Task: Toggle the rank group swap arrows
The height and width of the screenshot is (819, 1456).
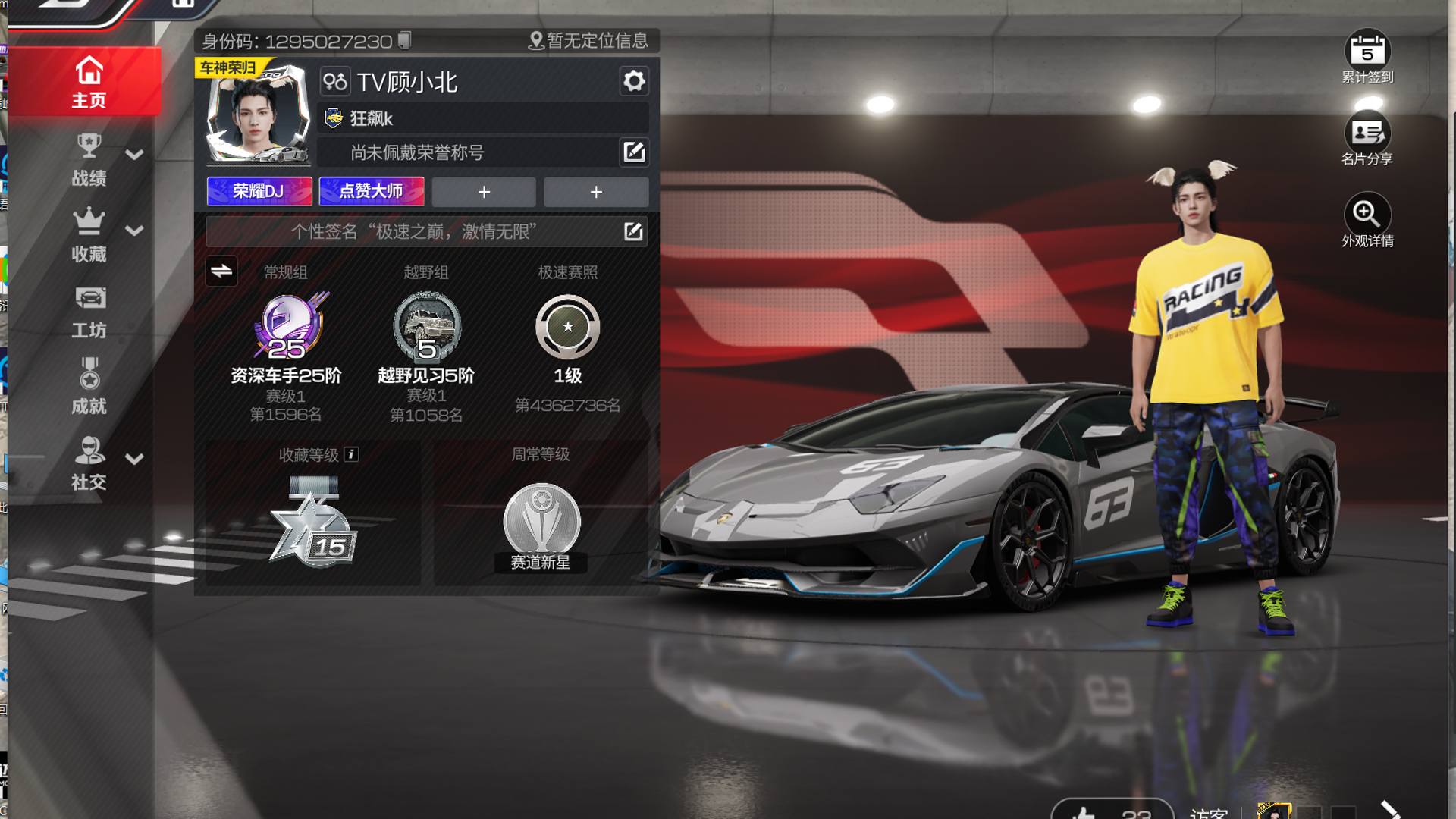Action: (221, 271)
